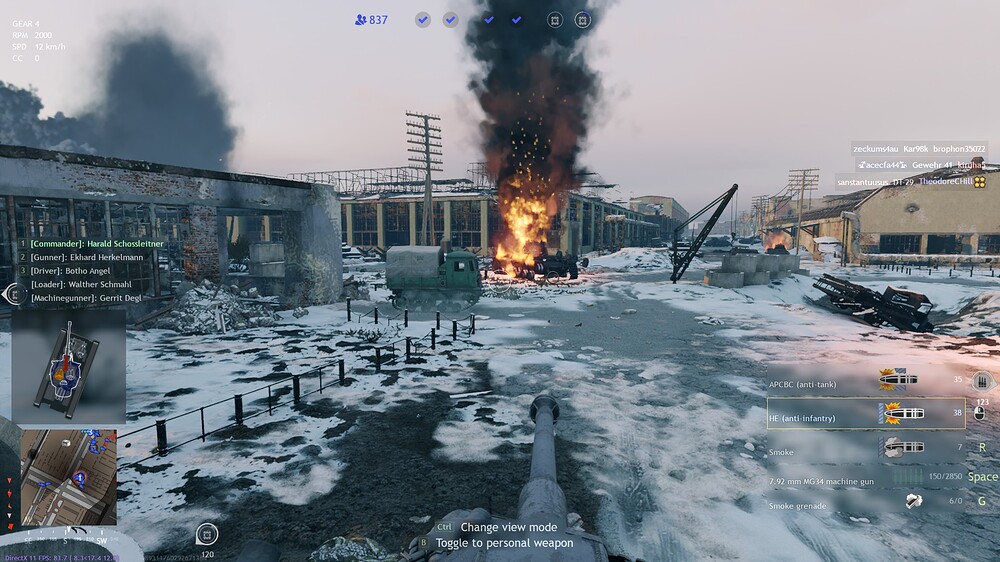Select Loader Walther Schmahl
This screenshot has height=562, width=1000.
coord(83,284)
